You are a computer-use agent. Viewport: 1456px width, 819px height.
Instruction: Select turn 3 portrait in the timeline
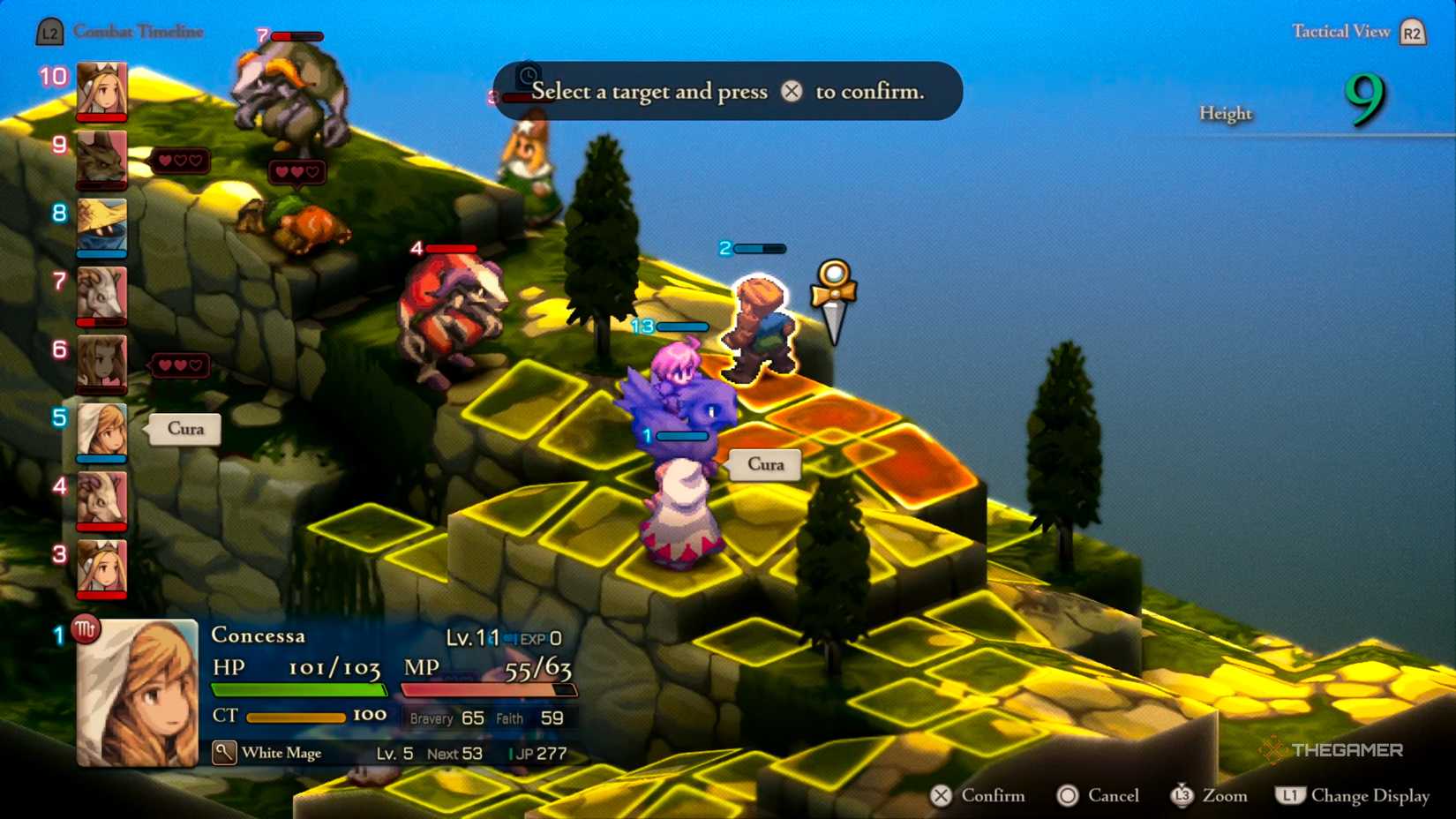click(x=101, y=567)
